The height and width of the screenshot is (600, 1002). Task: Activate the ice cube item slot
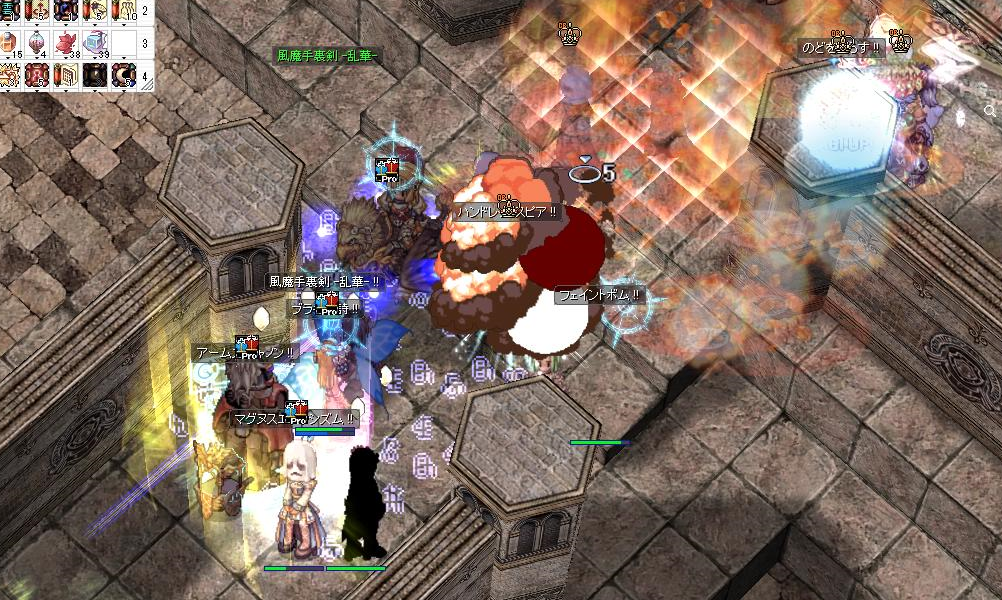tap(97, 43)
